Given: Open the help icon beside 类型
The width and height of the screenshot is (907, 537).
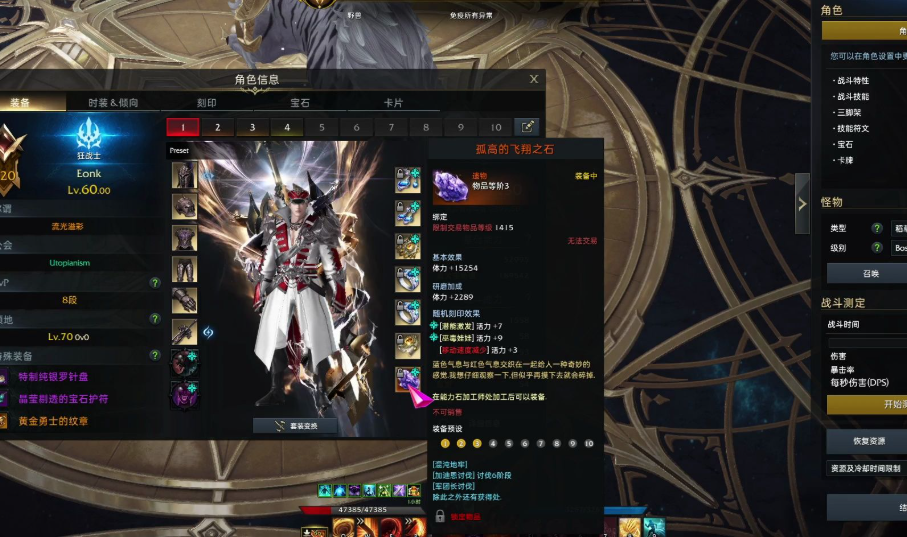Looking at the screenshot, I should click(877, 229).
